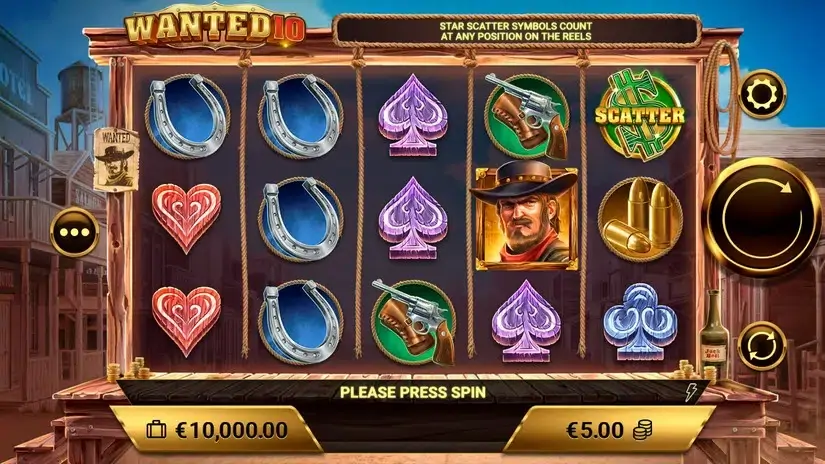The width and height of the screenshot is (825, 464).
Task: Toggle the lightning bolt turbo mode
Action: (x=689, y=392)
